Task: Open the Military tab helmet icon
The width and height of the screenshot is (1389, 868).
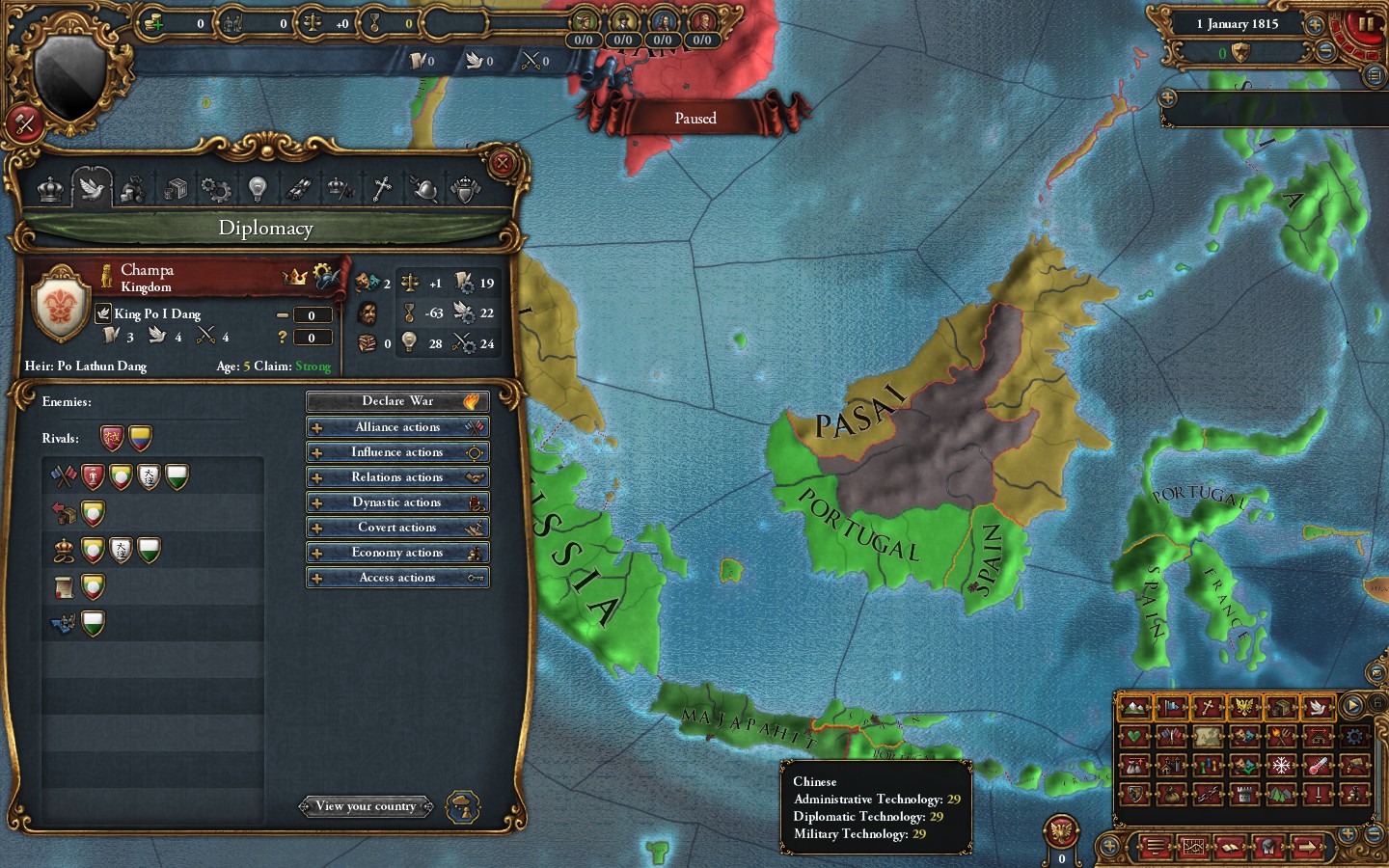Action: point(423,188)
